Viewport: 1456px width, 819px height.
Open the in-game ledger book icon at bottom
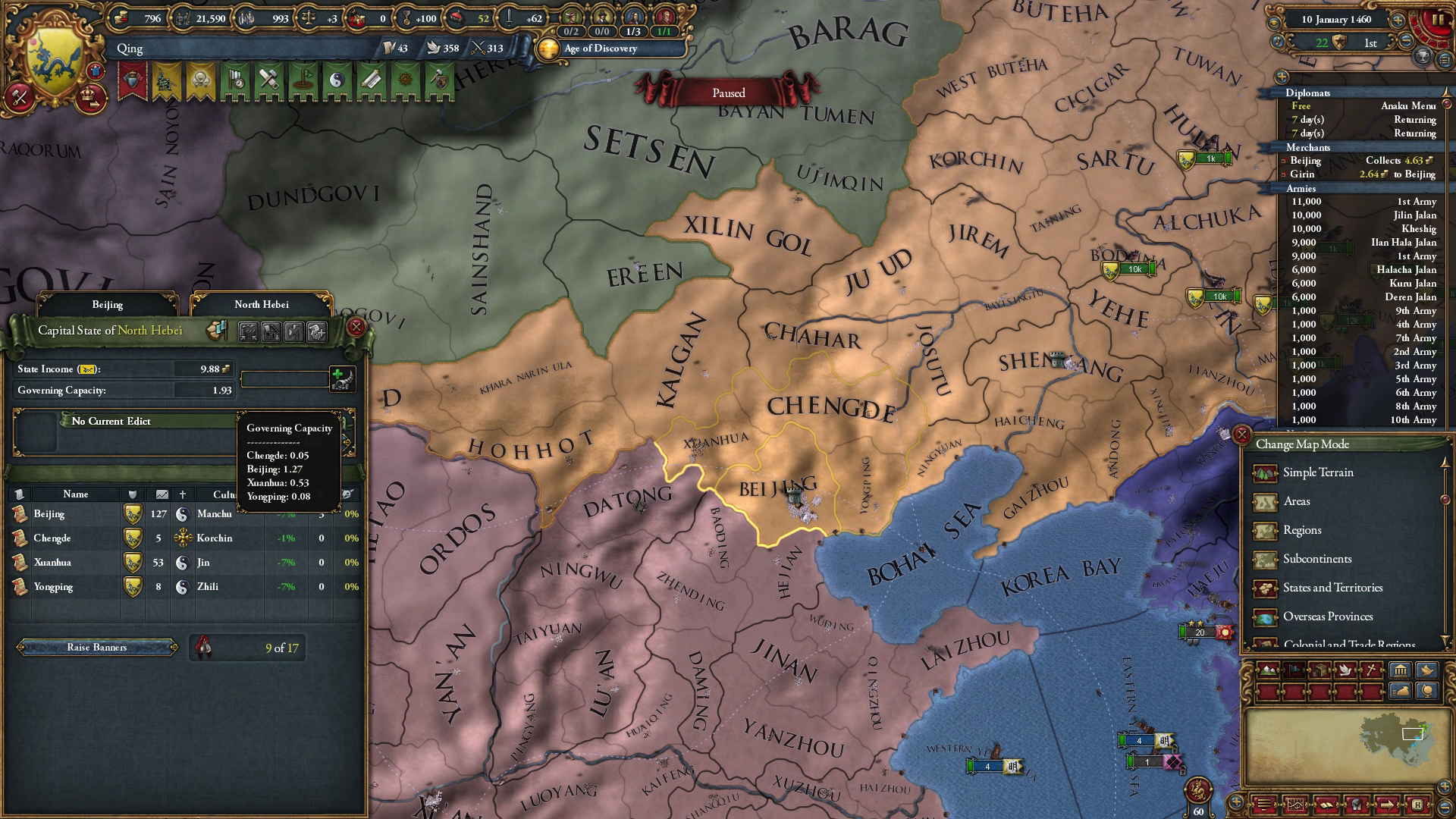tap(1326, 805)
